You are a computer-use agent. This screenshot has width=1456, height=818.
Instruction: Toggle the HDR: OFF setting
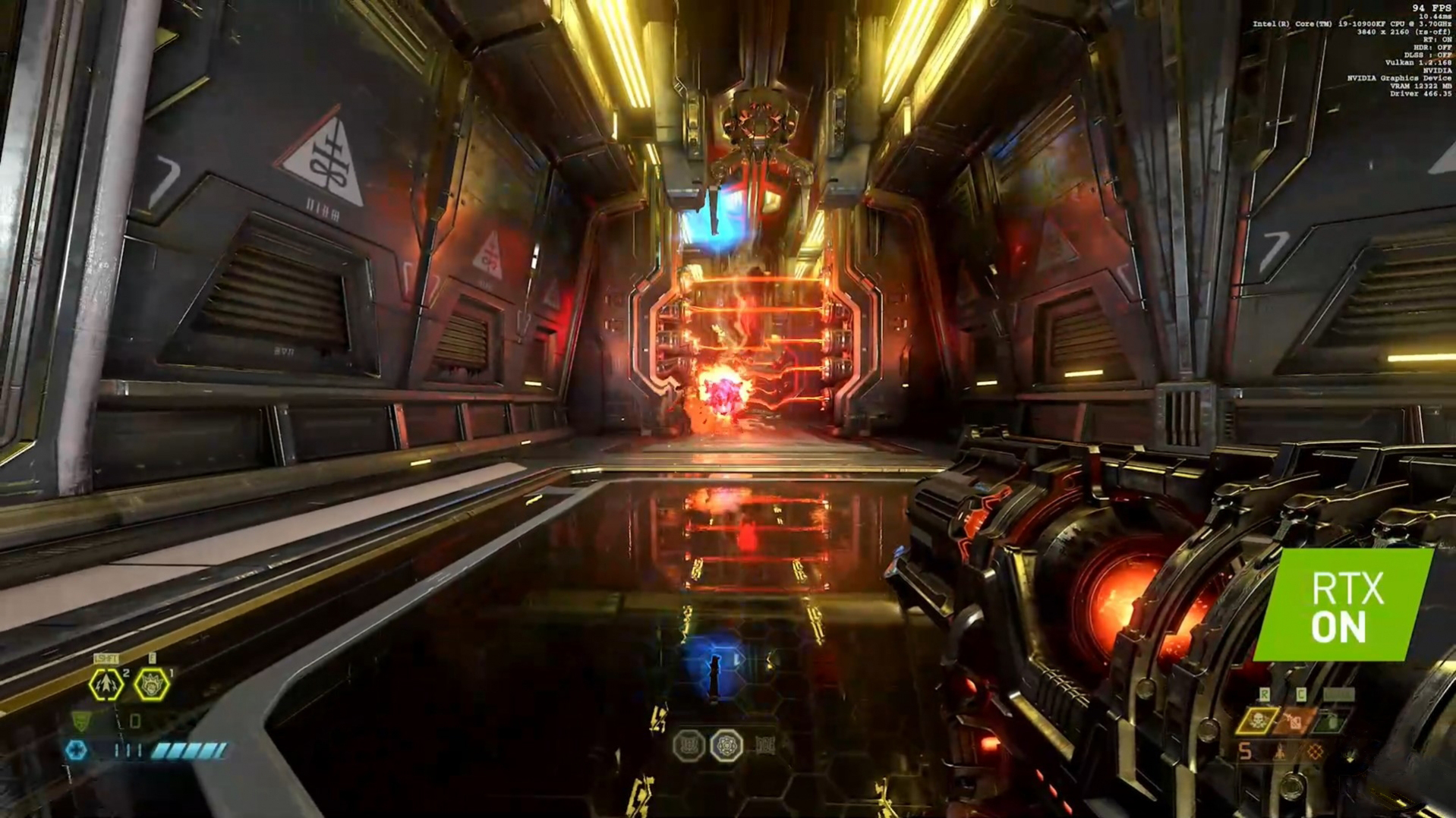[x=1435, y=47]
